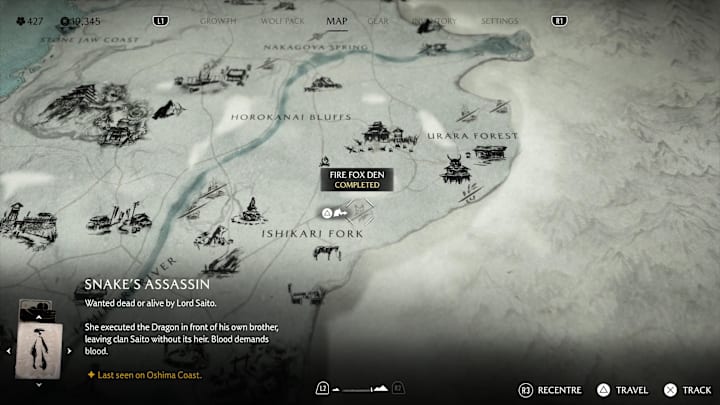
Task: Select the Map tab
Action: click(337, 20)
